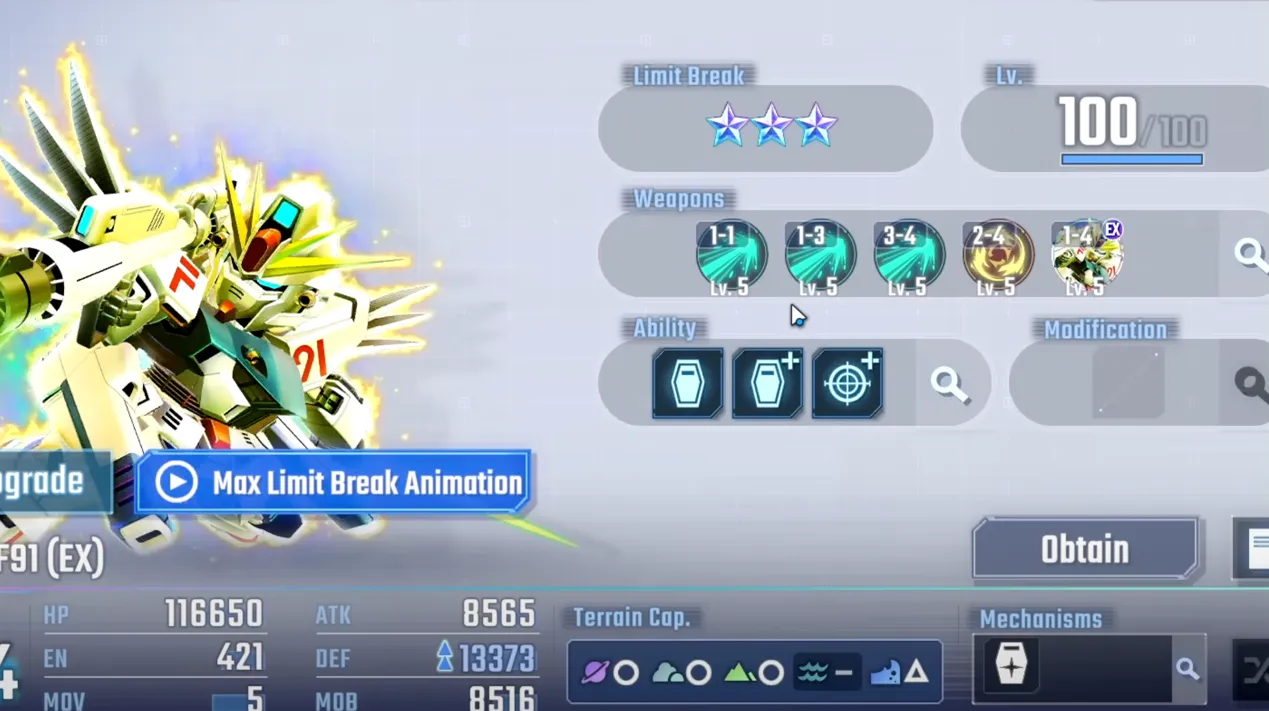Play the Max Limit Break Animation

tap(333, 483)
